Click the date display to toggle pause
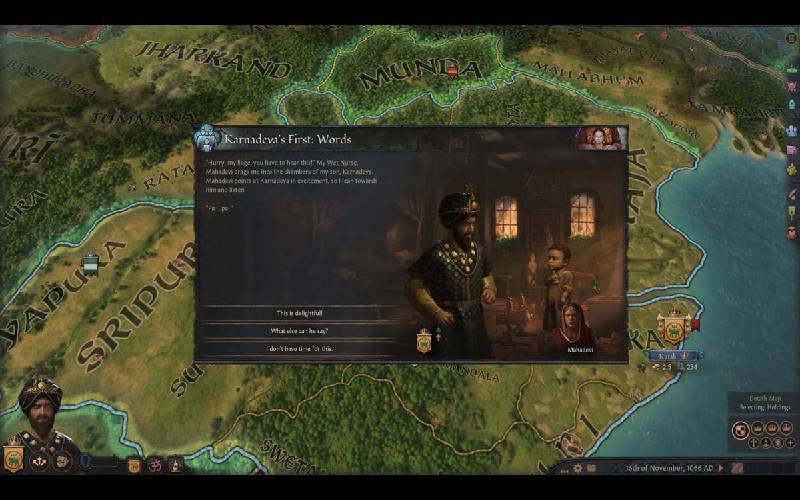This screenshot has height=500, width=800. tap(641, 468)
